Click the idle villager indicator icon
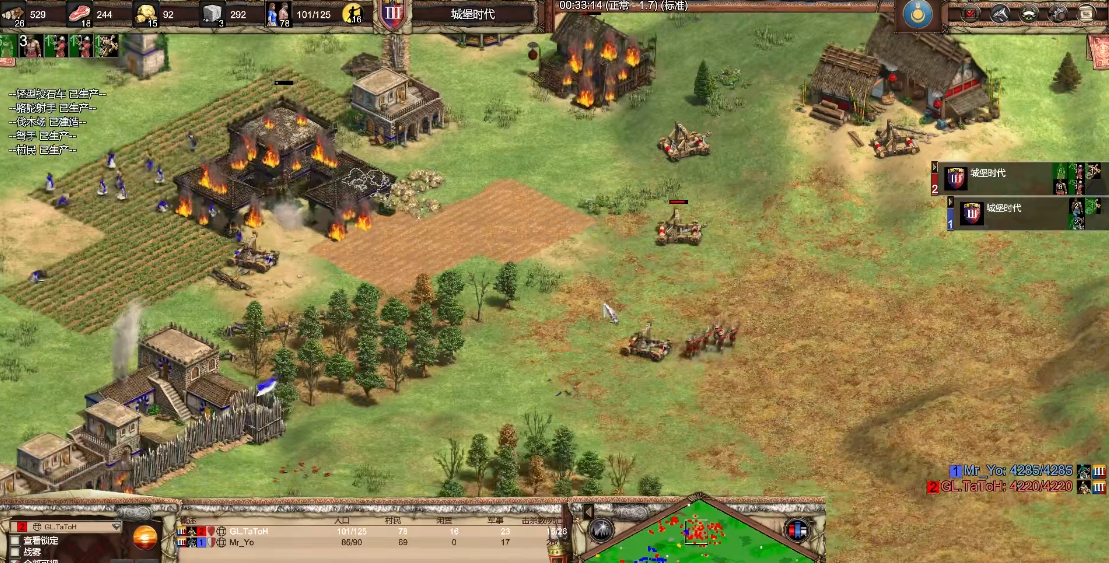The width and height of the screenshot is (1109, 563). (x=352, y=14)
